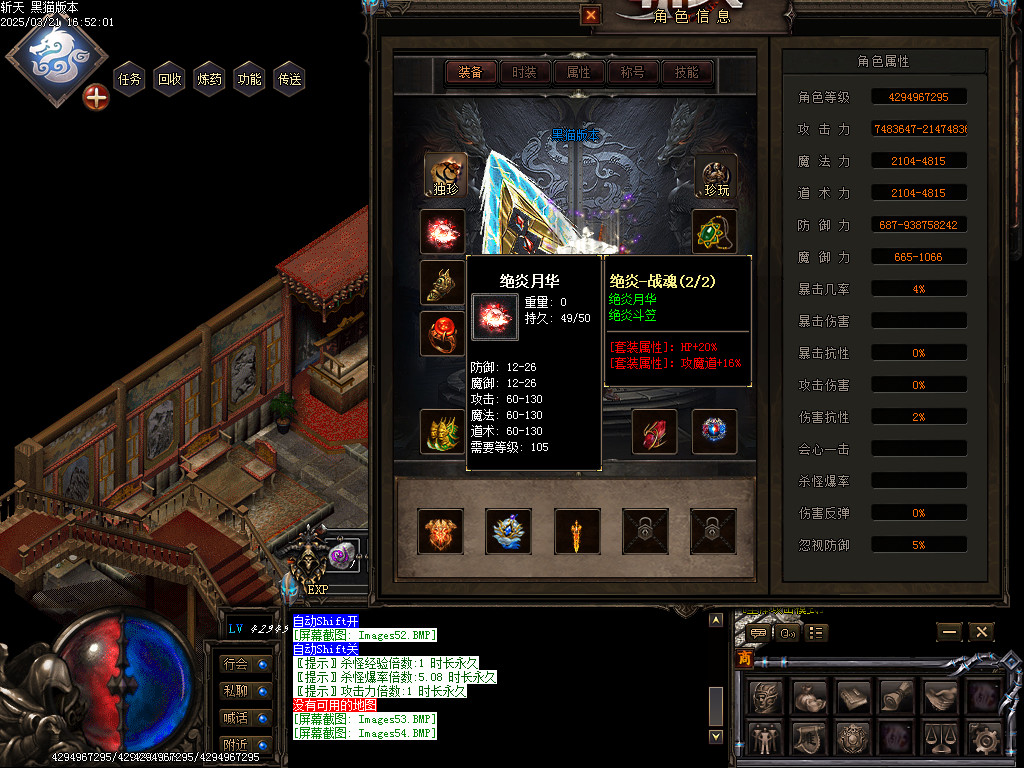Open the gear settings icon

(x=984, y=740)
